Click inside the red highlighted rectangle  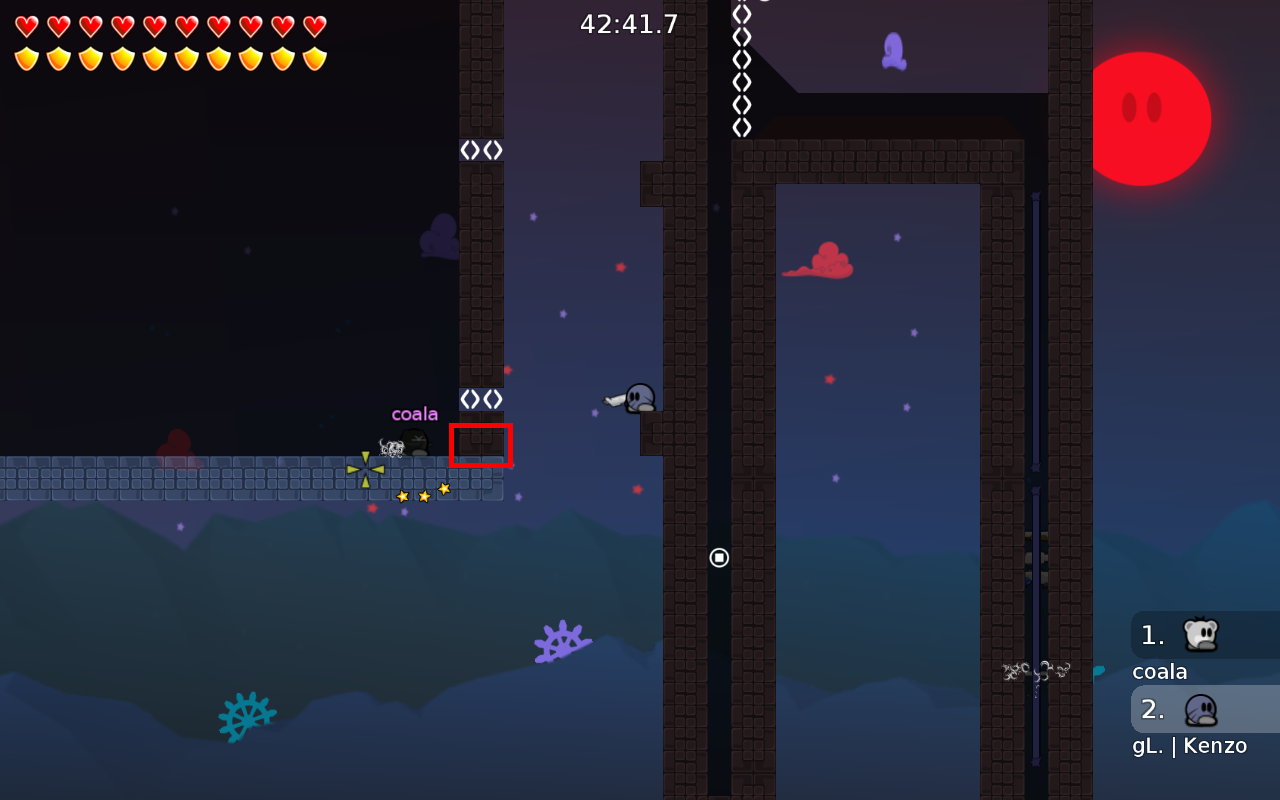[x=481, y=446]
